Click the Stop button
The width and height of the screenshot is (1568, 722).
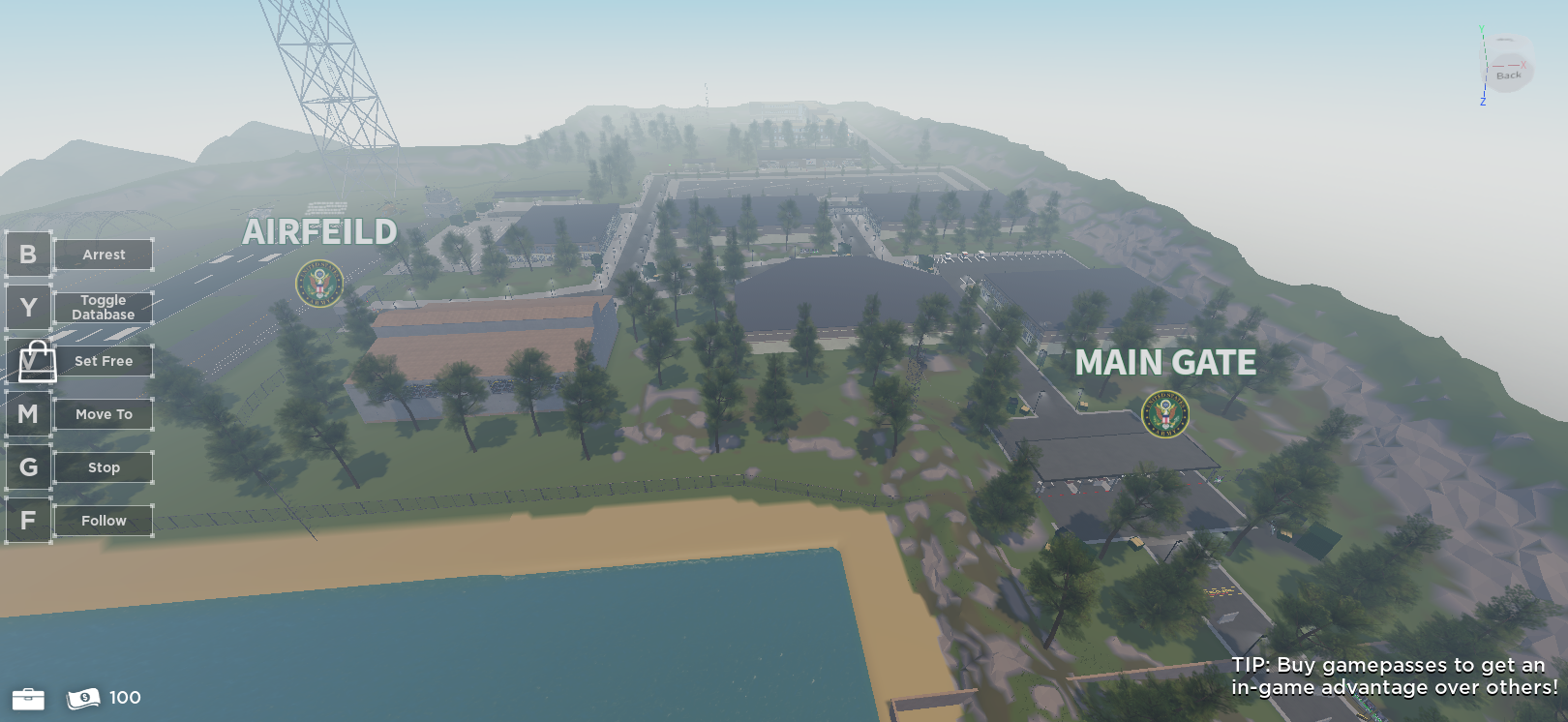click(103, 467)
